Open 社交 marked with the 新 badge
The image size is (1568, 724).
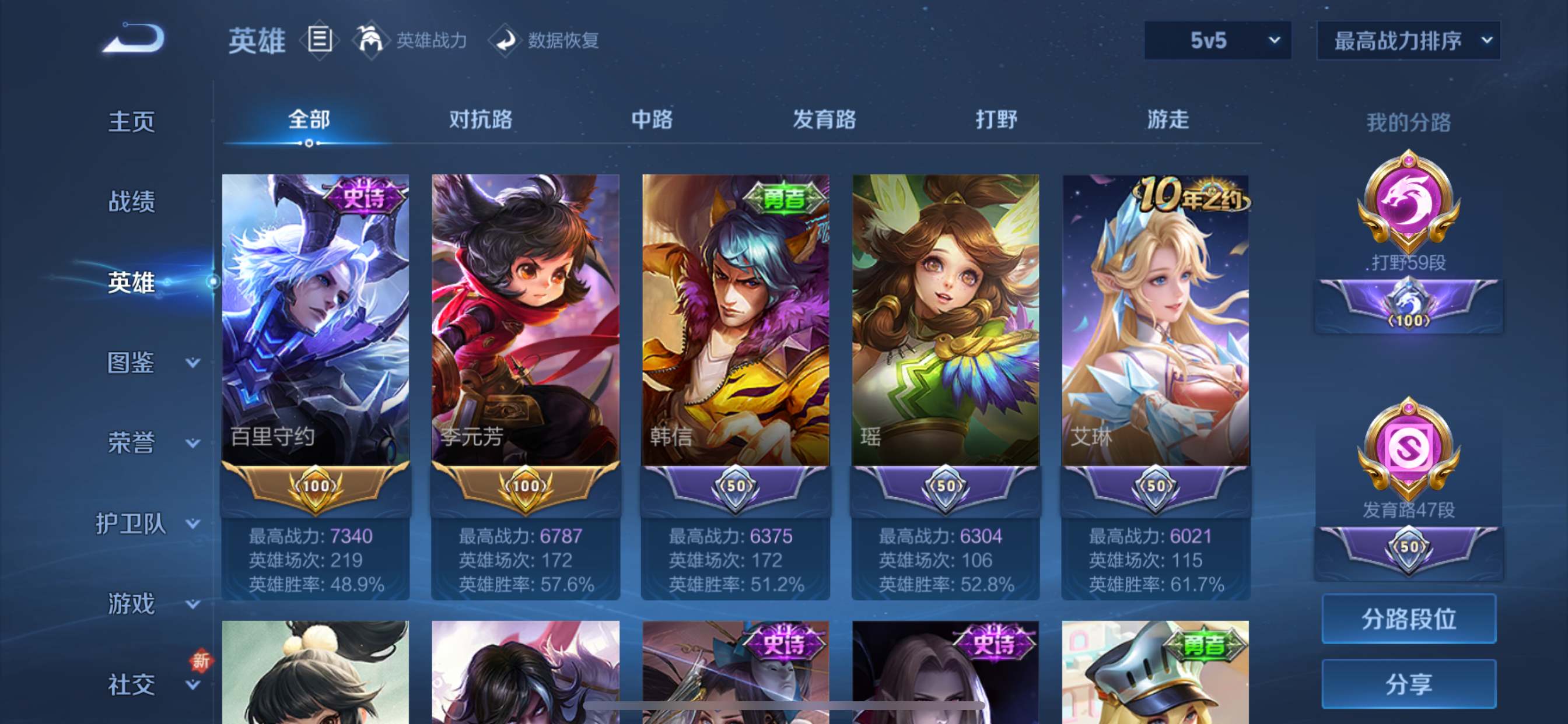pos(131,683)
